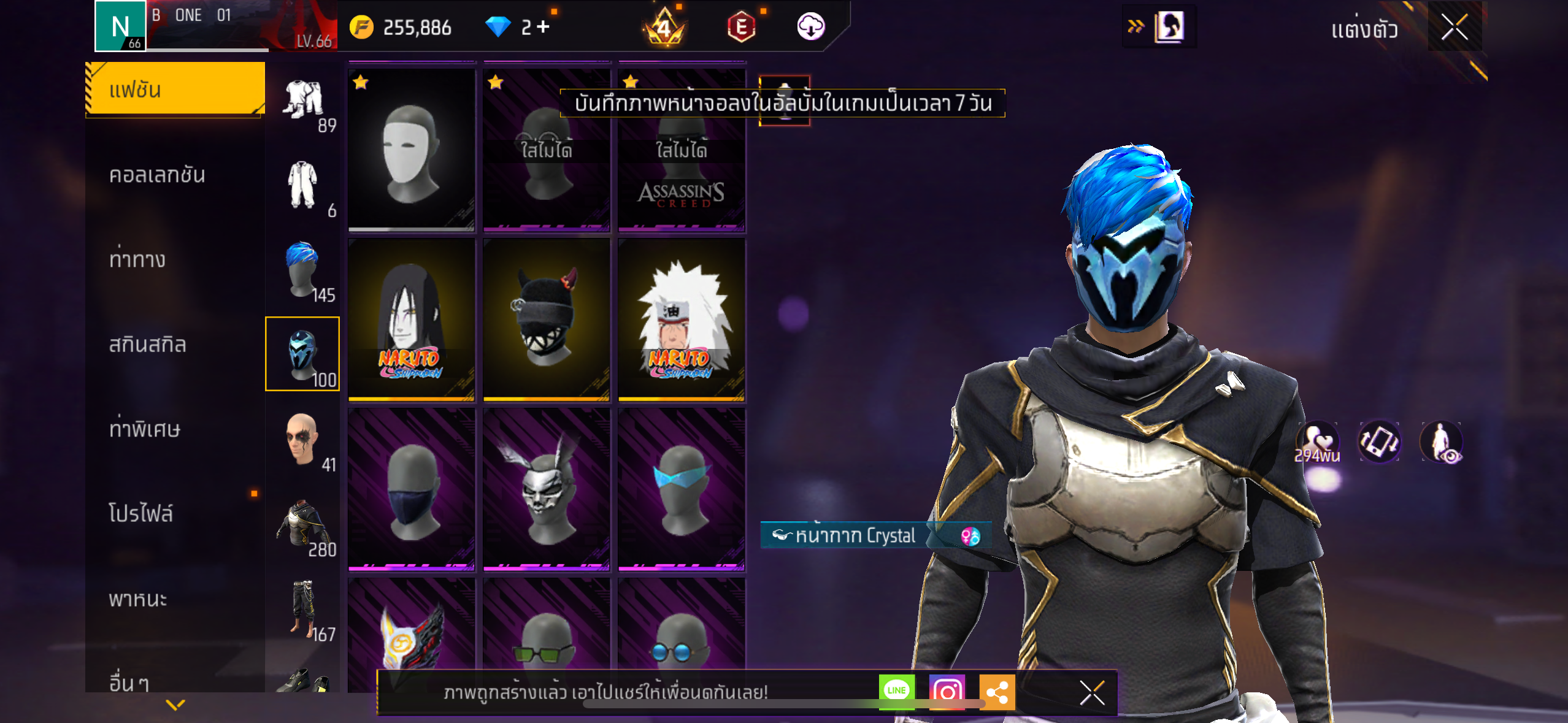Open the คอลเลกชัน tab
This screenshot has width=1568, height=723.
click(x=158, y=175)
